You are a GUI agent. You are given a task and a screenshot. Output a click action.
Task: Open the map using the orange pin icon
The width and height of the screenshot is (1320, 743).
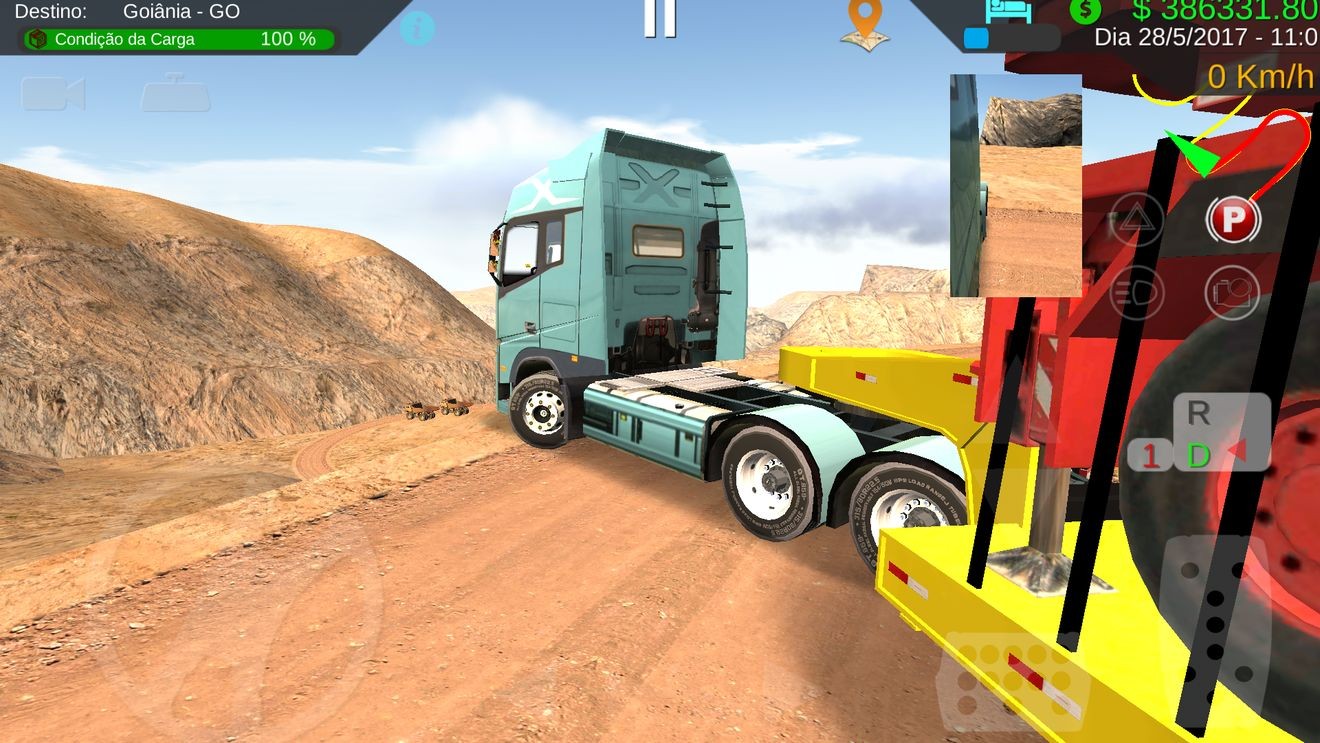(x=865, y=24)
